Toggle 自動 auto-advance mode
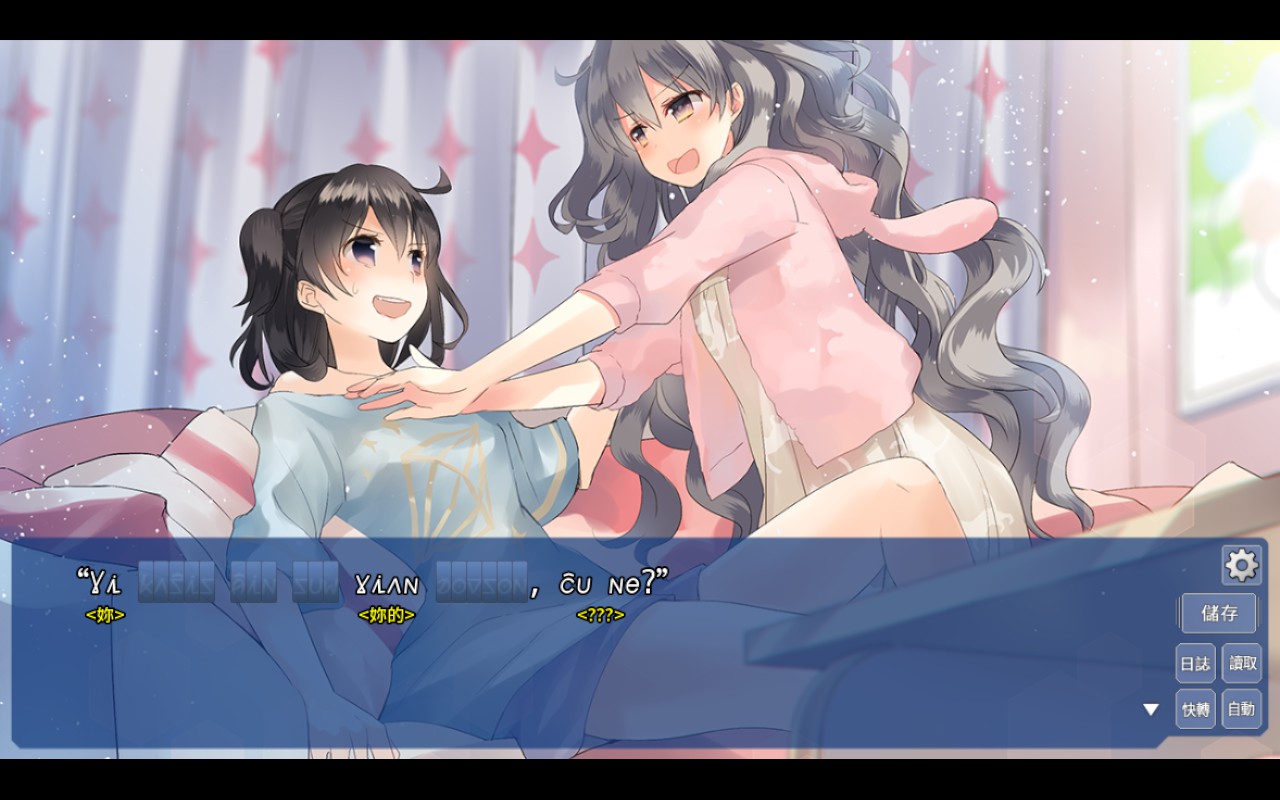1280x800 pixels. point(1242,709)
